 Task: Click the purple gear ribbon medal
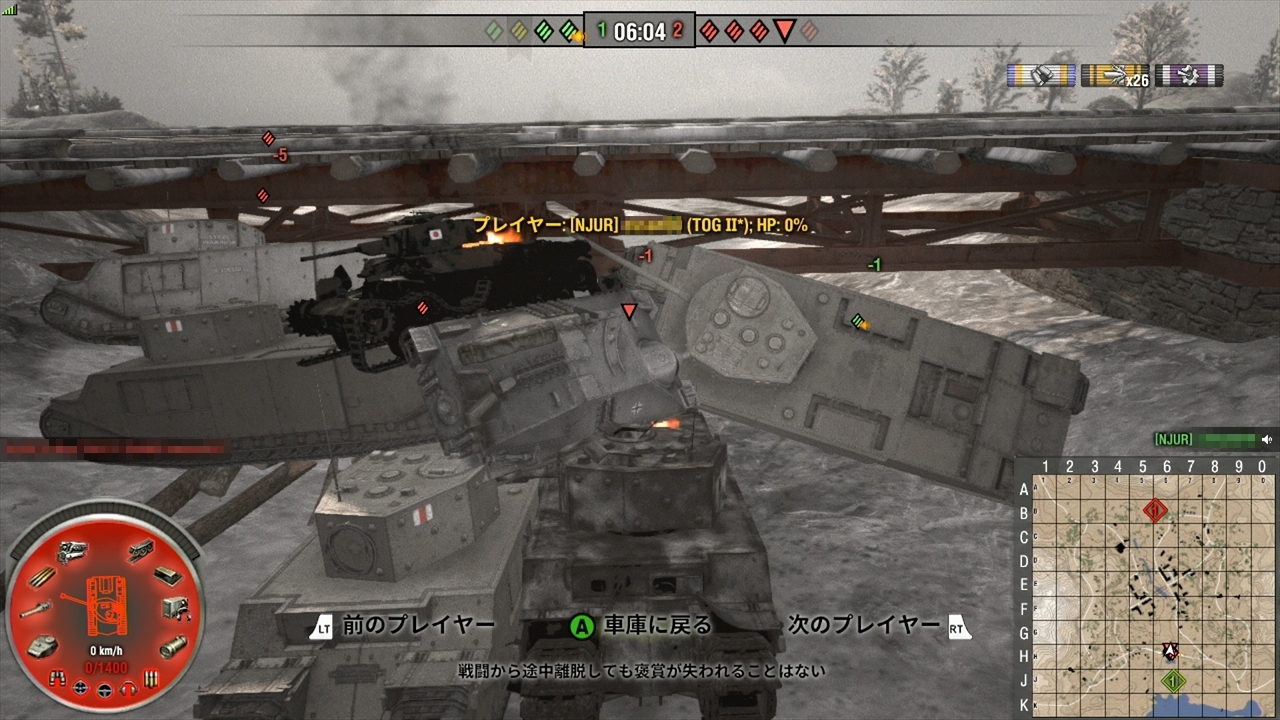[1189, 76]
